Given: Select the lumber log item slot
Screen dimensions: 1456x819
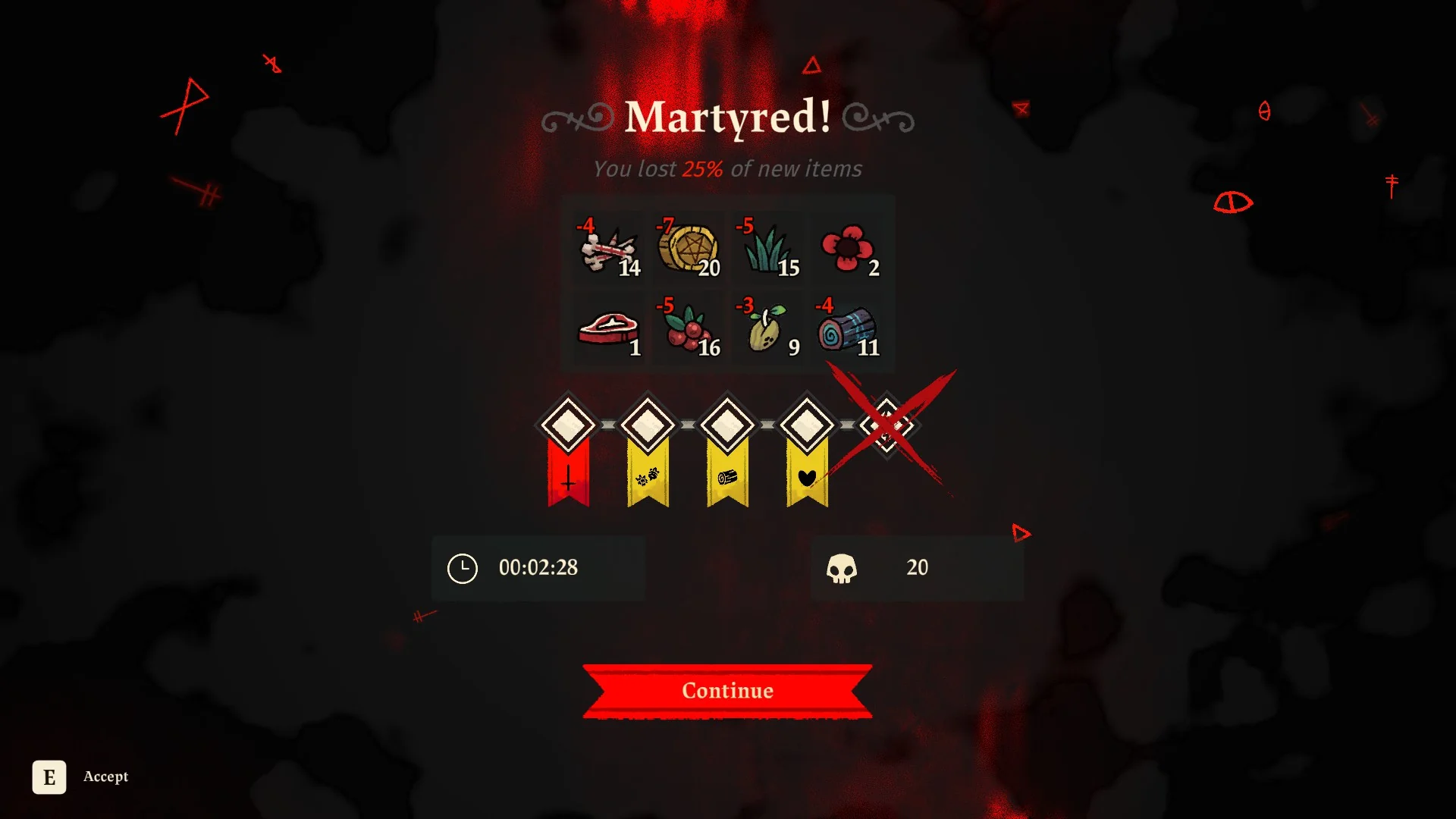Looking at the screenshot, I should point(848,329).
